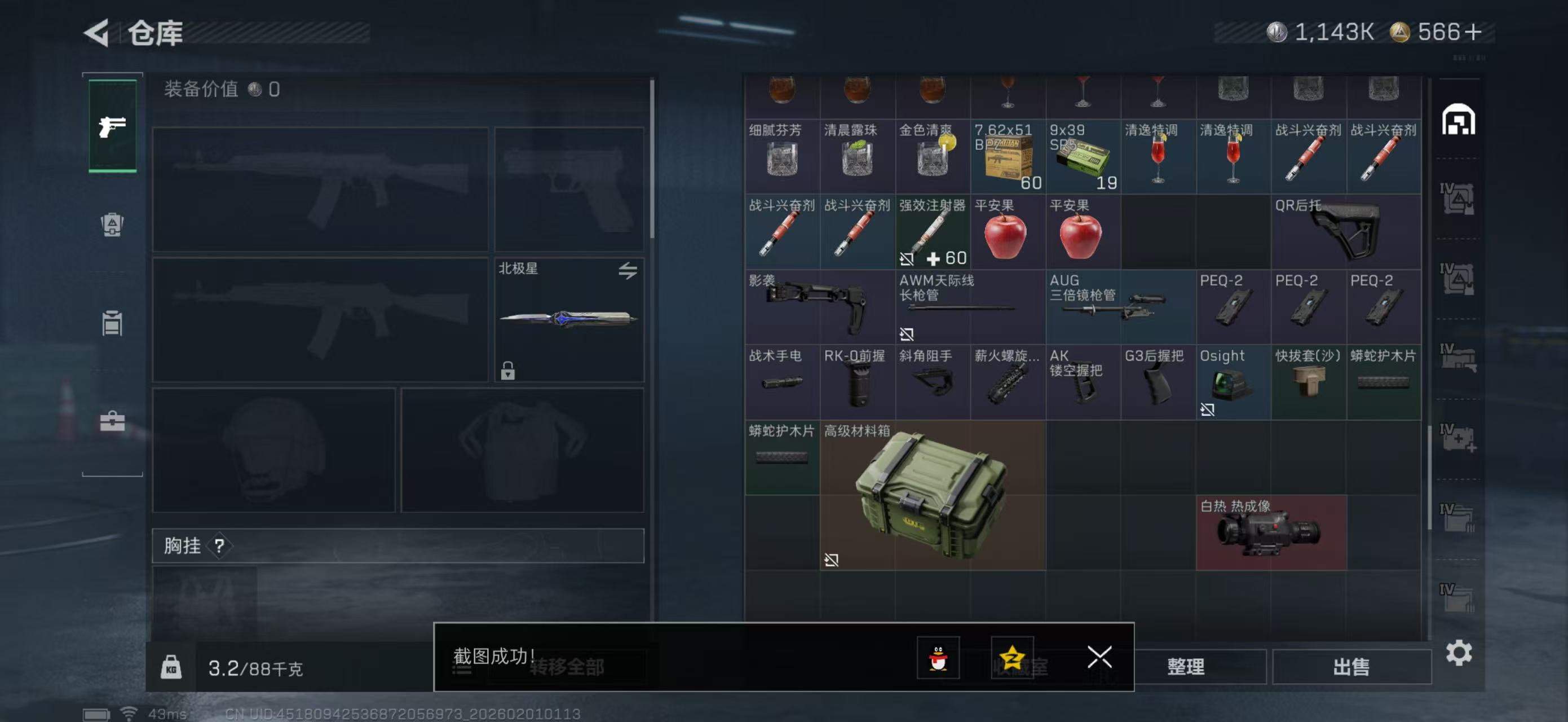Image resolution: width=1568 pixels, height=722 pixels.
Task: Toggle the lock on the 北极星 knife
Action: click(509, 371)
